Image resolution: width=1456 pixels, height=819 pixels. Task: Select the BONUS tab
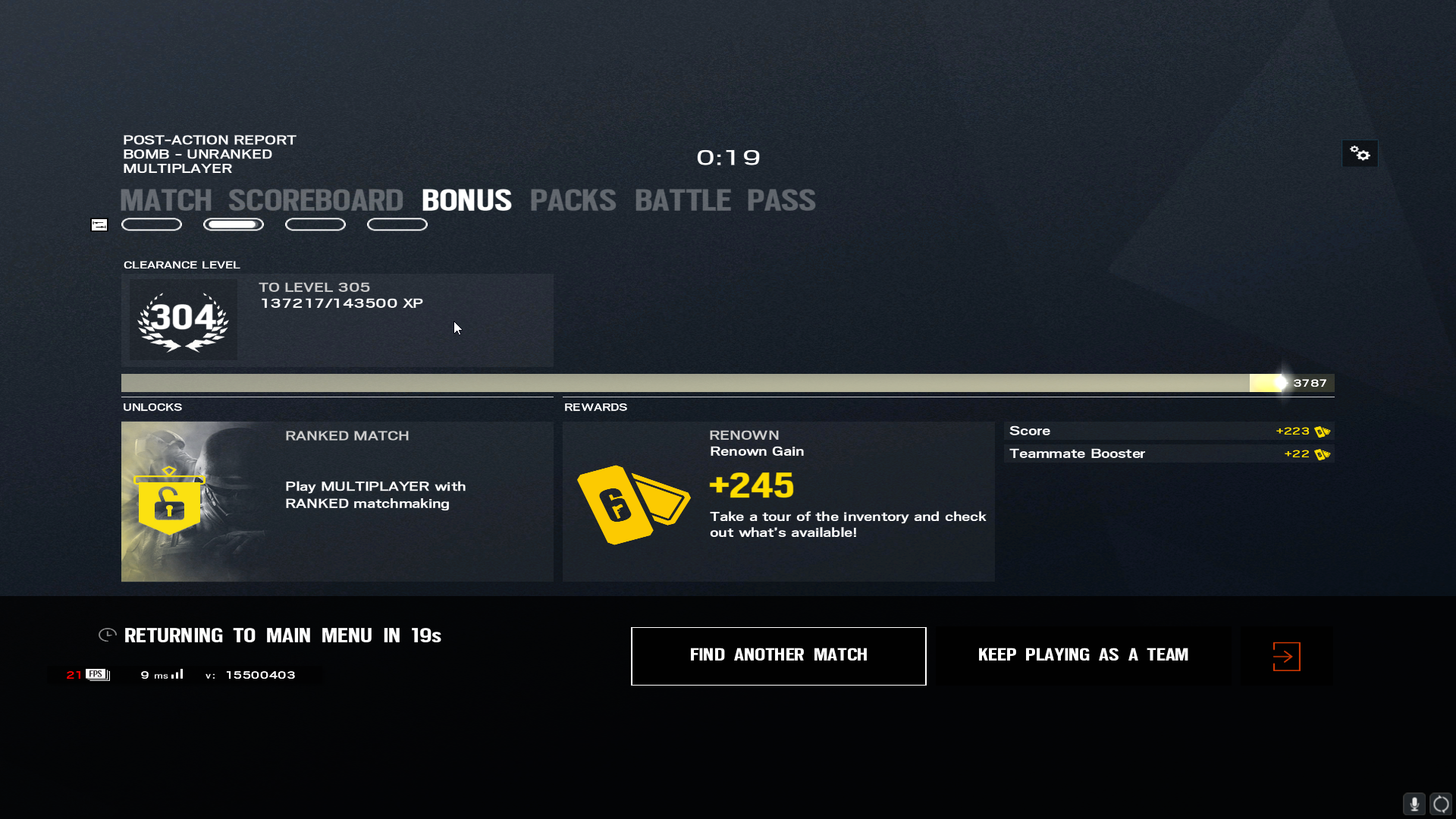pos(466,201)
